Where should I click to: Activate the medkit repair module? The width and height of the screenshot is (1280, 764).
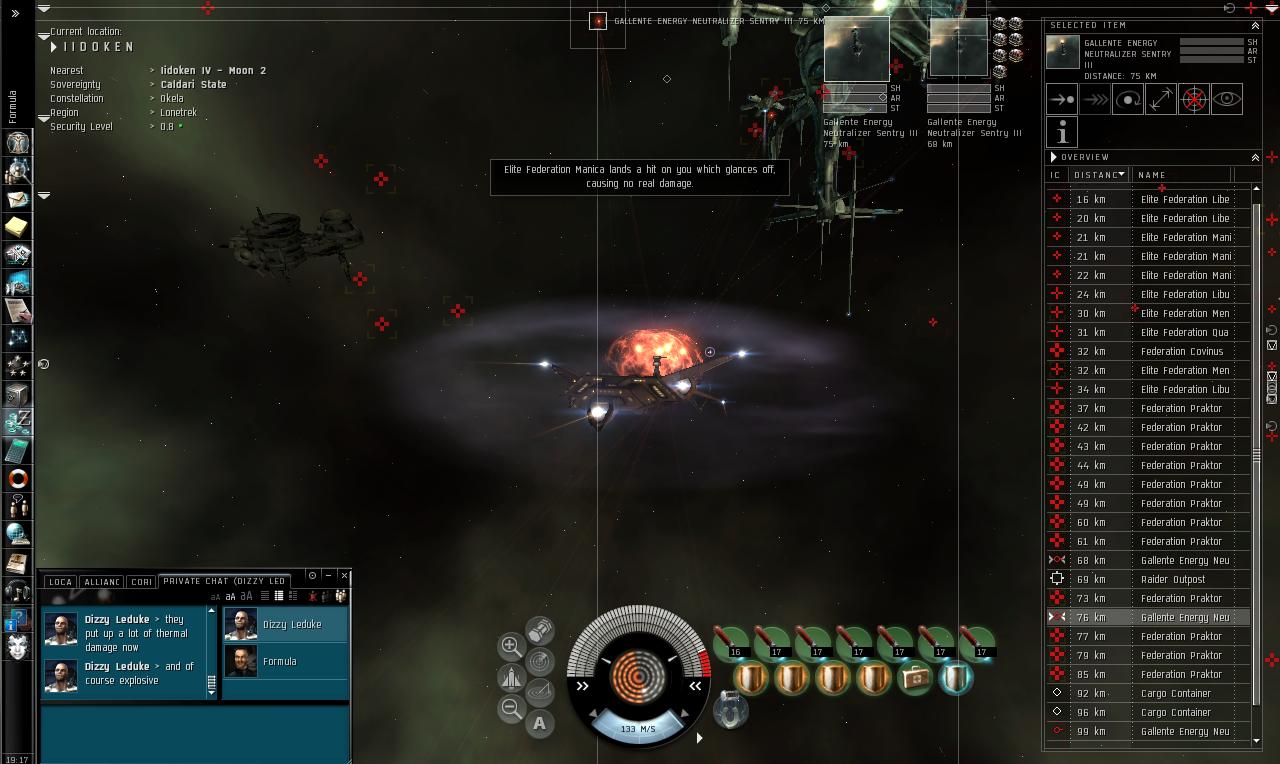point(914,677)
